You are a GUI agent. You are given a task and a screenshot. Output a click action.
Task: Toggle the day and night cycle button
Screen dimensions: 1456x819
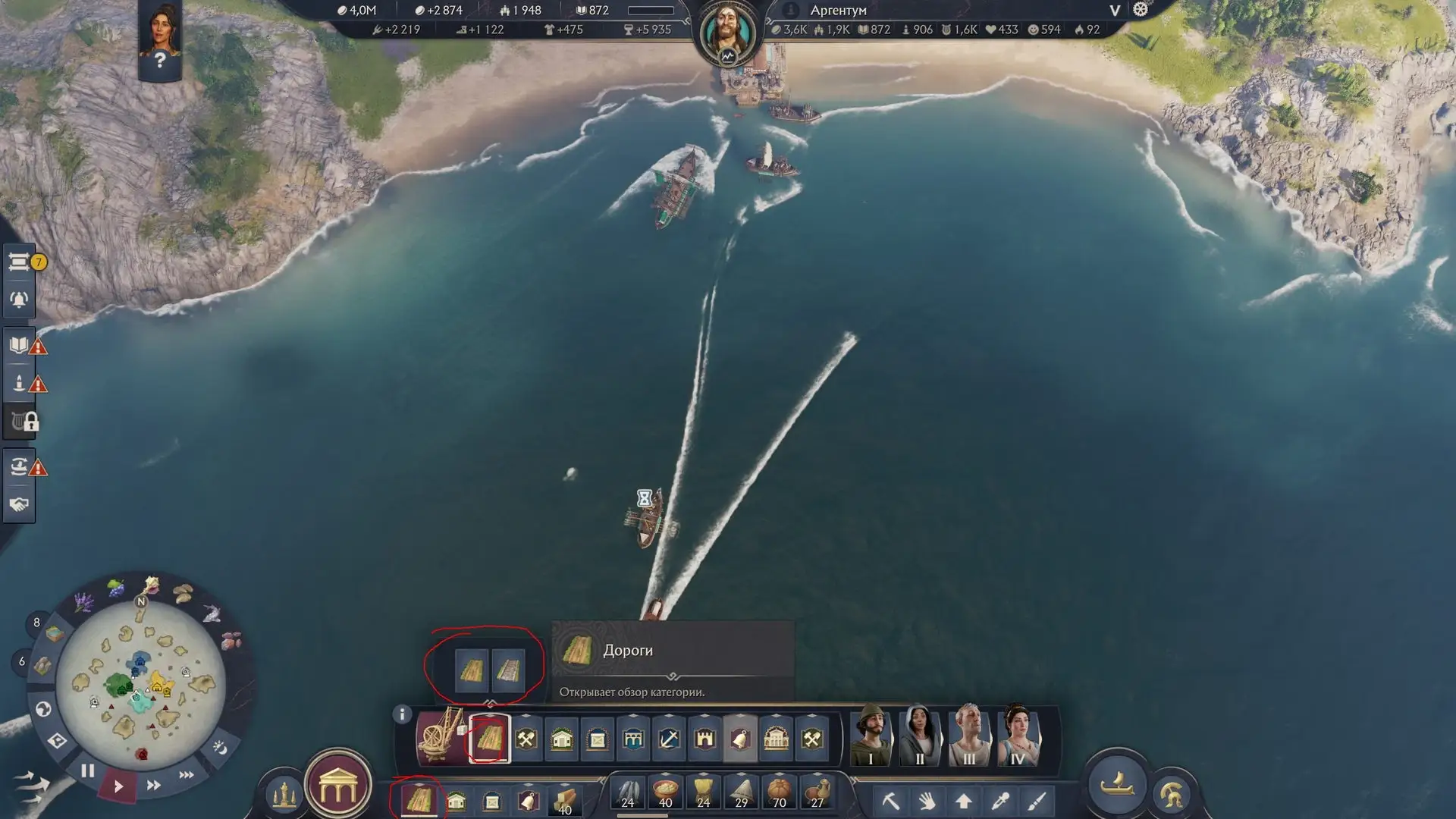click(220, 748)
